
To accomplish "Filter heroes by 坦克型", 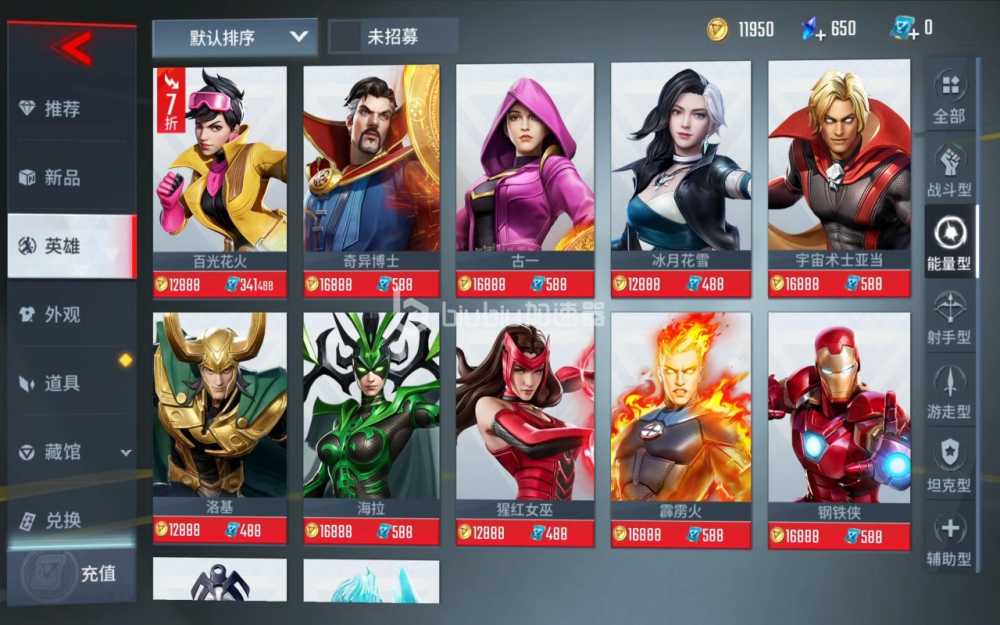I will (x=949, y=466).
